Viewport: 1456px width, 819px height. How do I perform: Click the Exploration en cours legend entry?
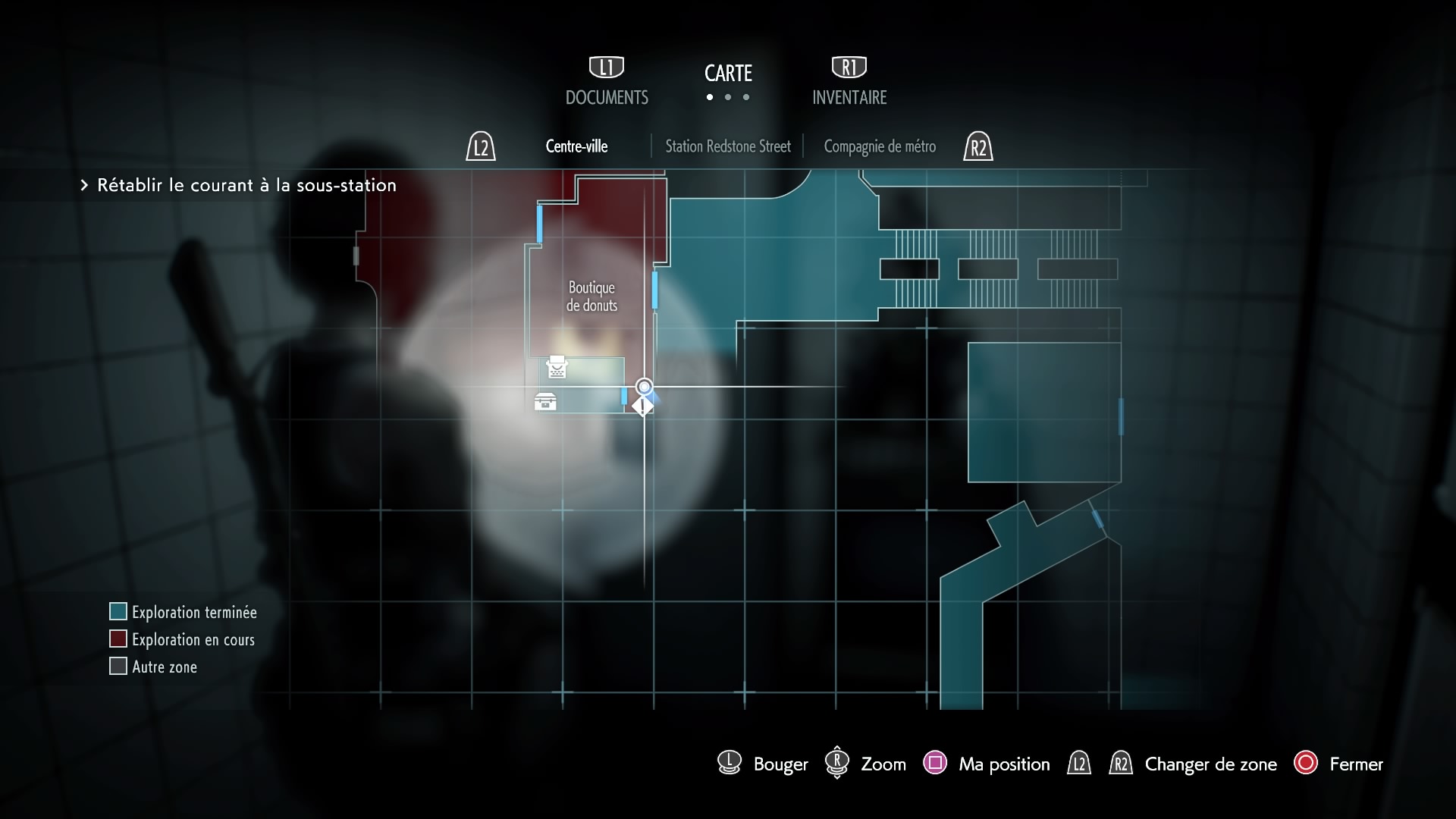tap(193, 639)
